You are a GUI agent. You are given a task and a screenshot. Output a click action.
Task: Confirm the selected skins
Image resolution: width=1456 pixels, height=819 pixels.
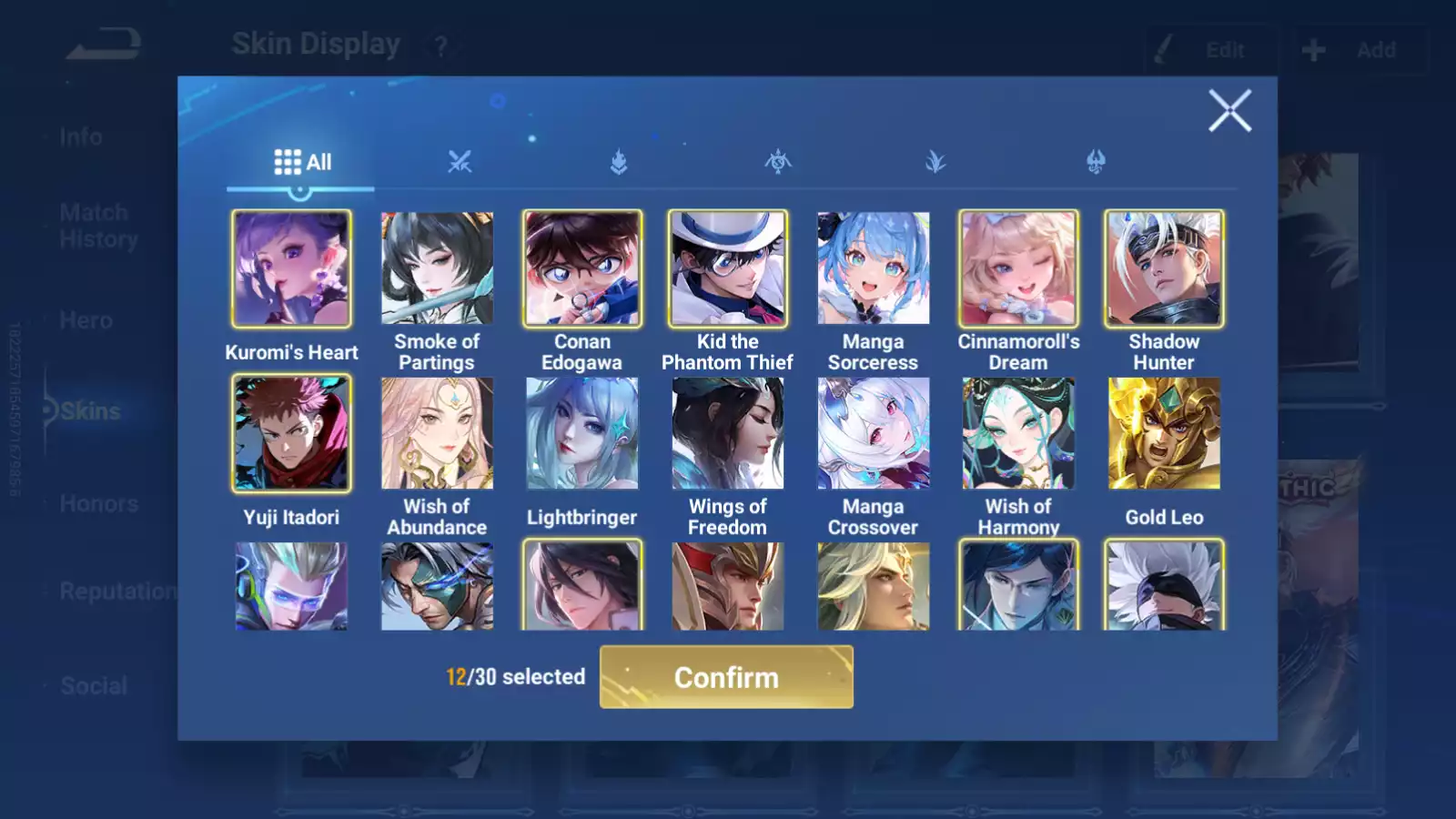tap(726, 677)
